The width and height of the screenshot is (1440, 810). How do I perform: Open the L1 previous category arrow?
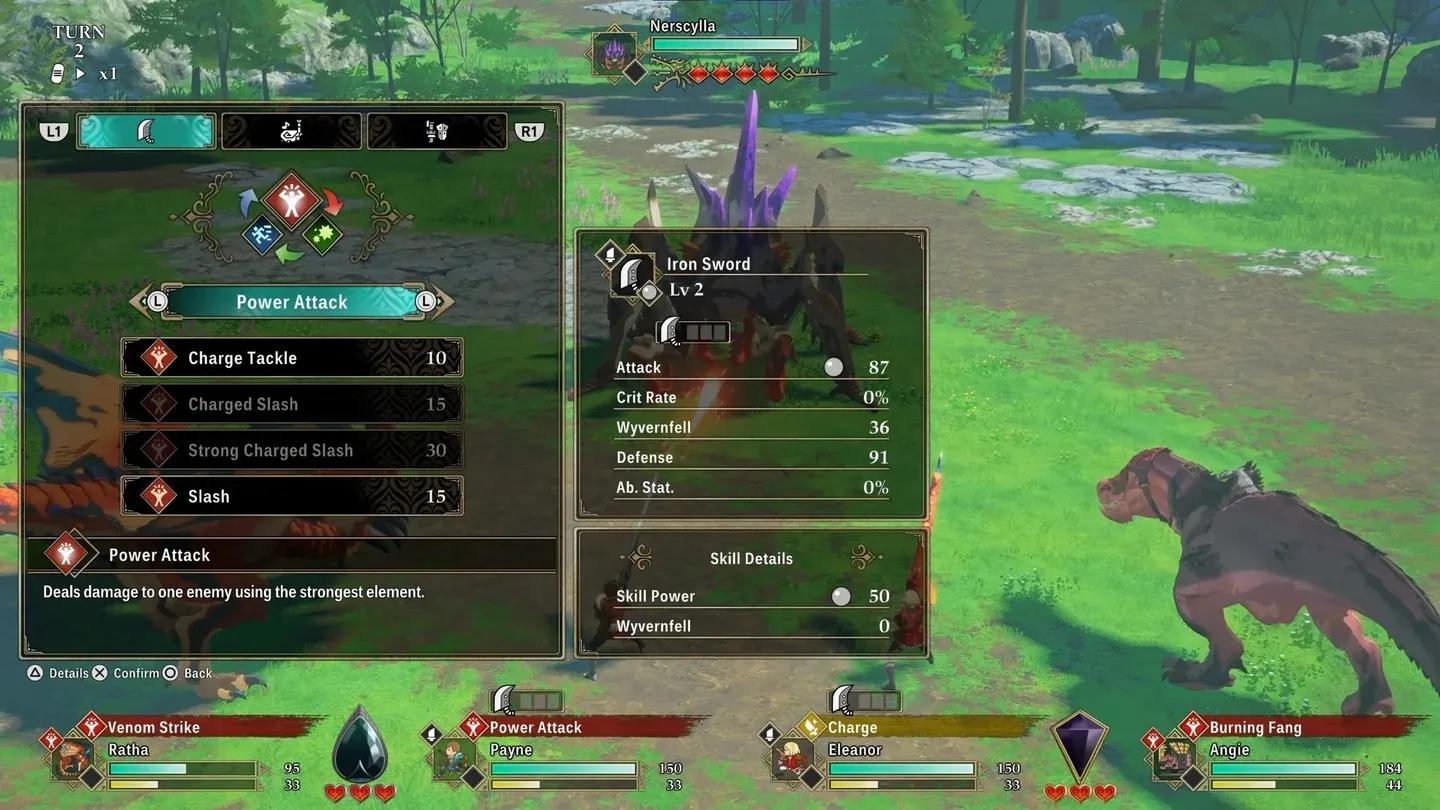coord(53,131)
